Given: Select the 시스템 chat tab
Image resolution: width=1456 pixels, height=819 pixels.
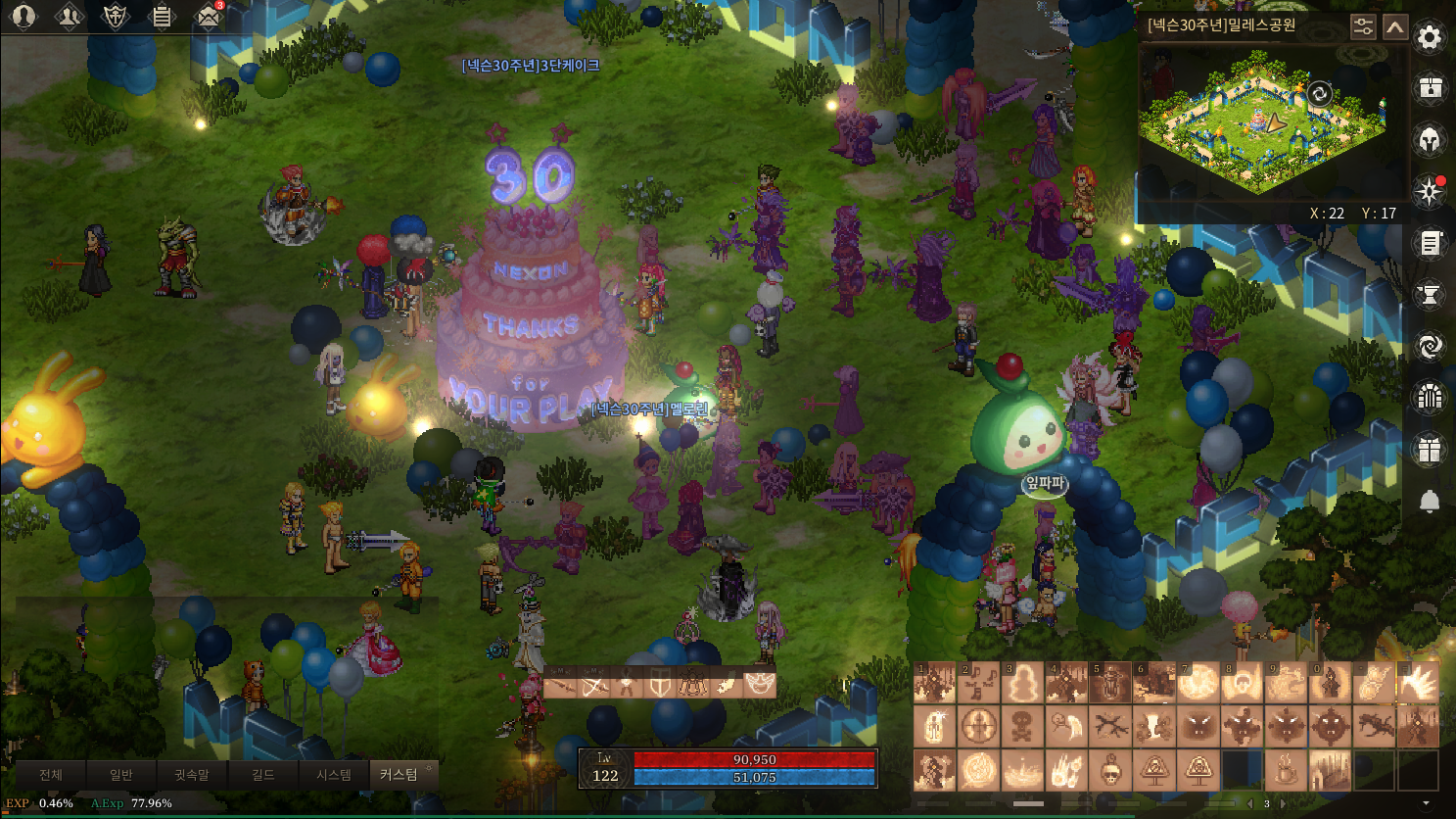Looking at the screenshot, I should coord(334,775).
